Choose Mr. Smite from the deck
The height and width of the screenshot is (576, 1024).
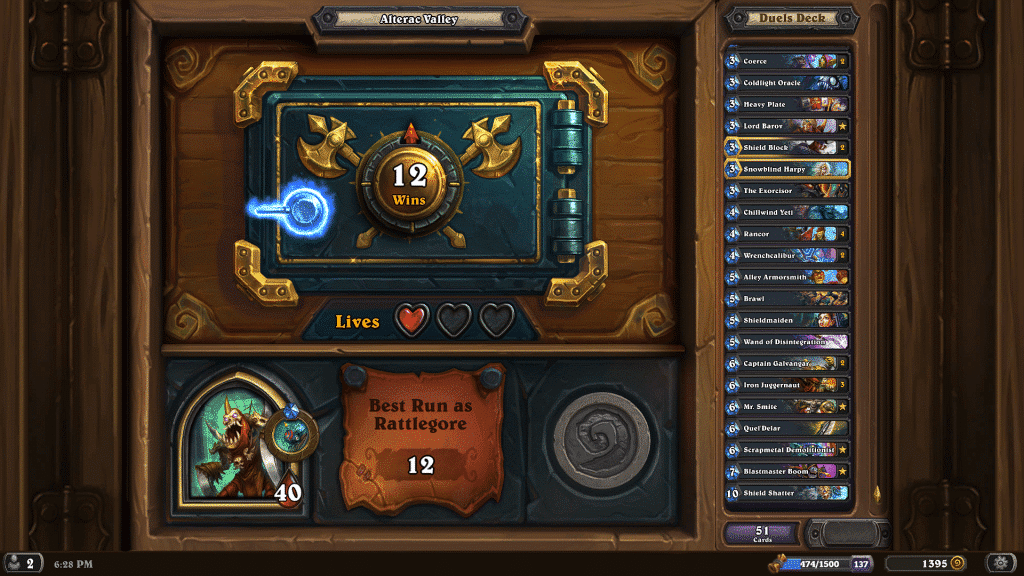[x=788, y=406]
